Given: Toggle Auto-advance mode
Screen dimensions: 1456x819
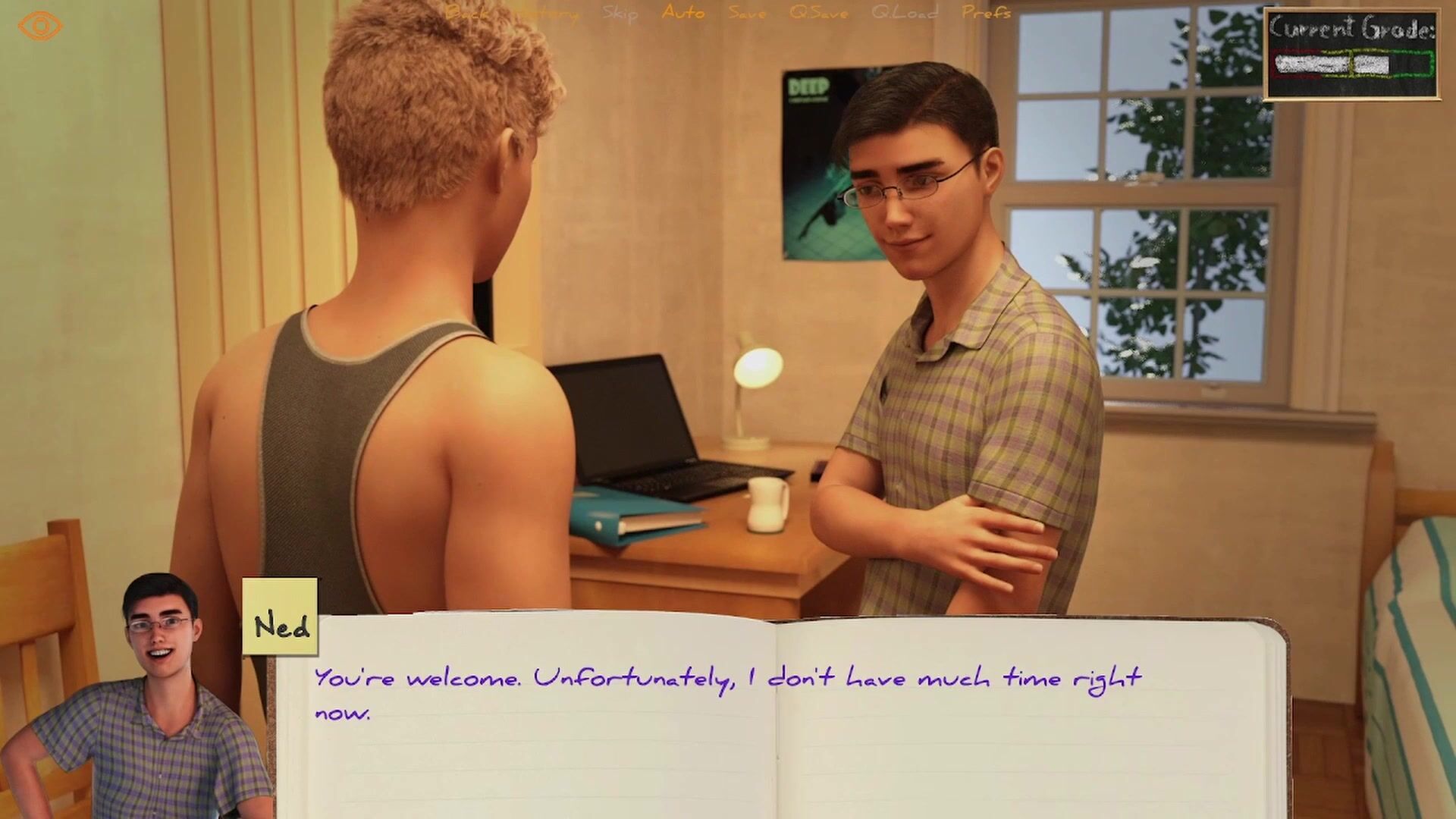Looking at the screenshot, I should [x=683, y=13].
